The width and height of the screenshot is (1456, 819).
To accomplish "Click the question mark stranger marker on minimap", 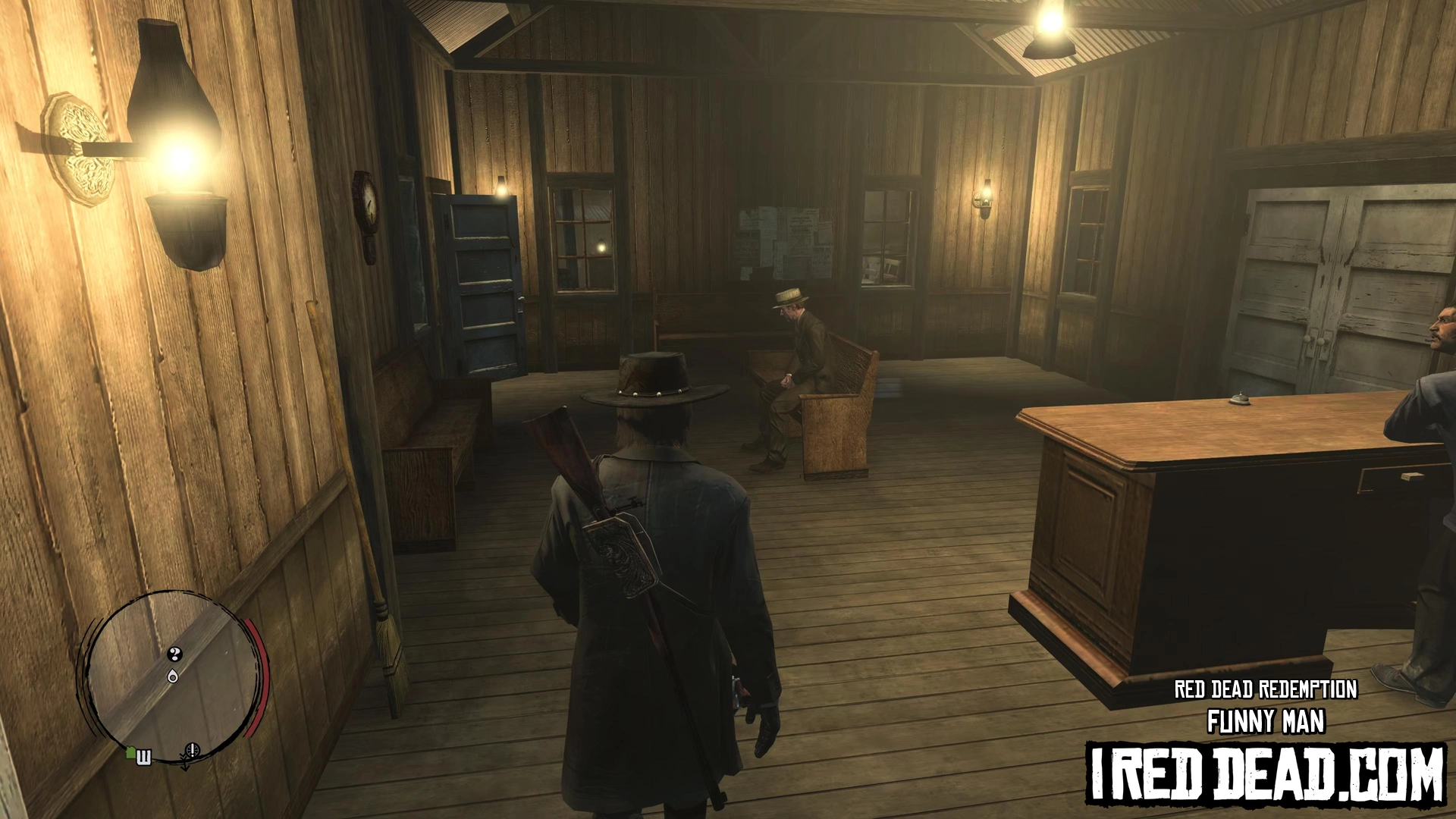I will pos(175,654).
